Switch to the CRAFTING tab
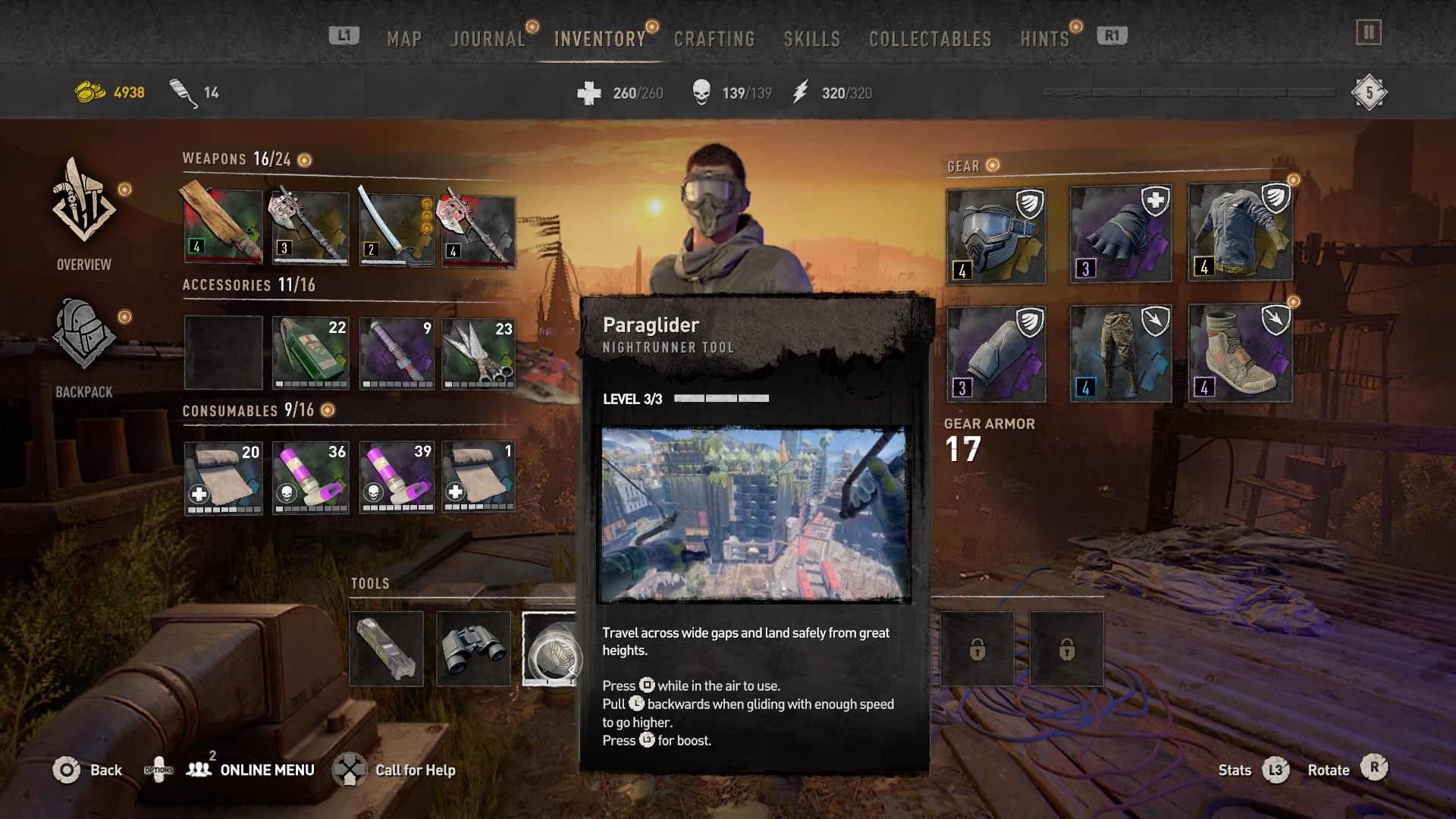This screenshot has width=1456, height=819. pyautogui.click(x=714, y=39)
